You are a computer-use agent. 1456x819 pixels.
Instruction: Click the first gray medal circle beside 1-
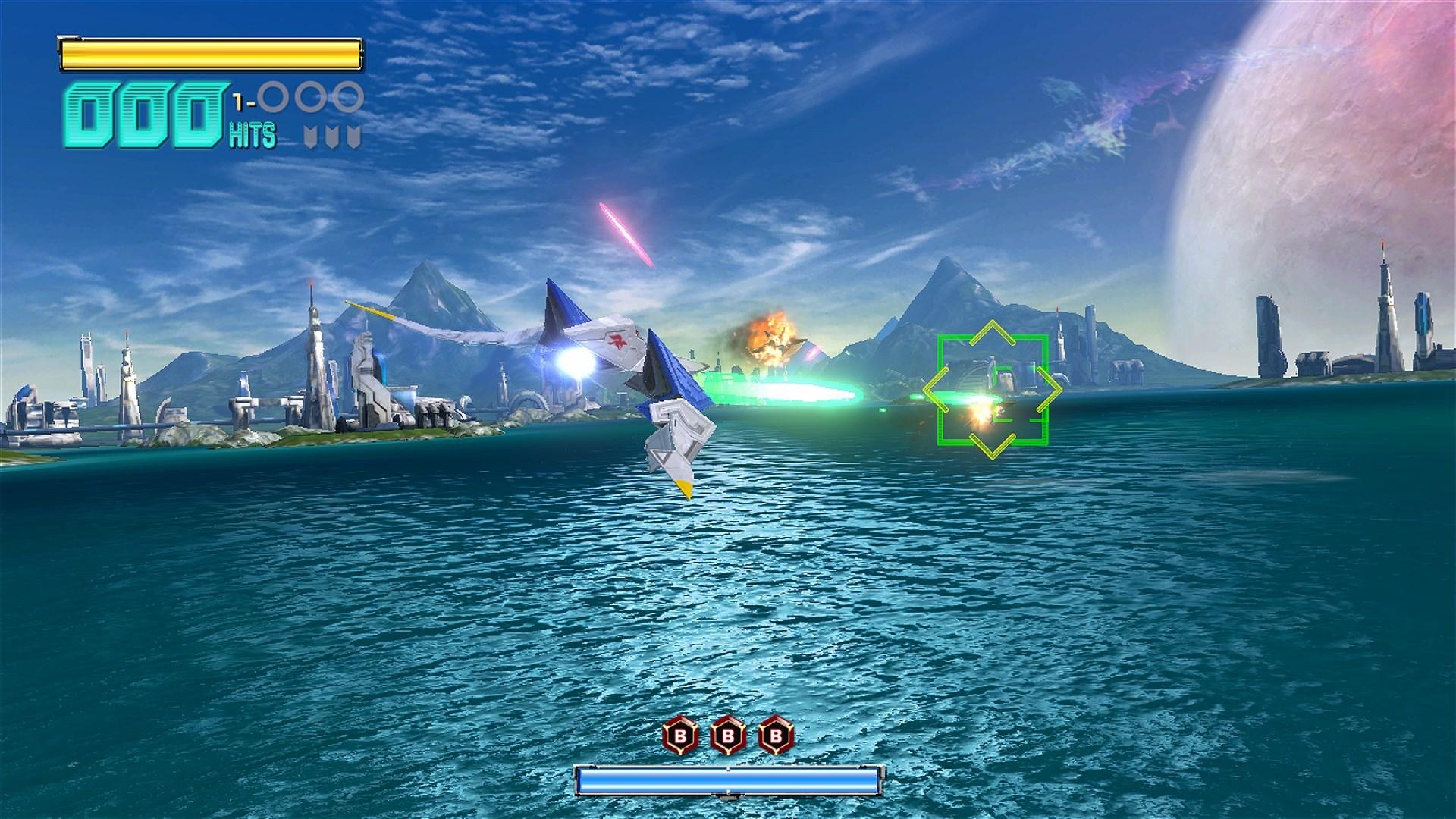pos(274,96)
